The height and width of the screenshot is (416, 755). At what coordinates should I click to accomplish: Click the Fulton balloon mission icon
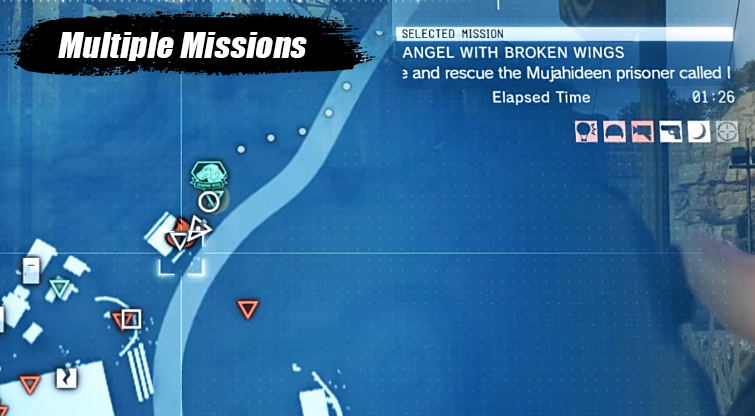click(586, 131)
